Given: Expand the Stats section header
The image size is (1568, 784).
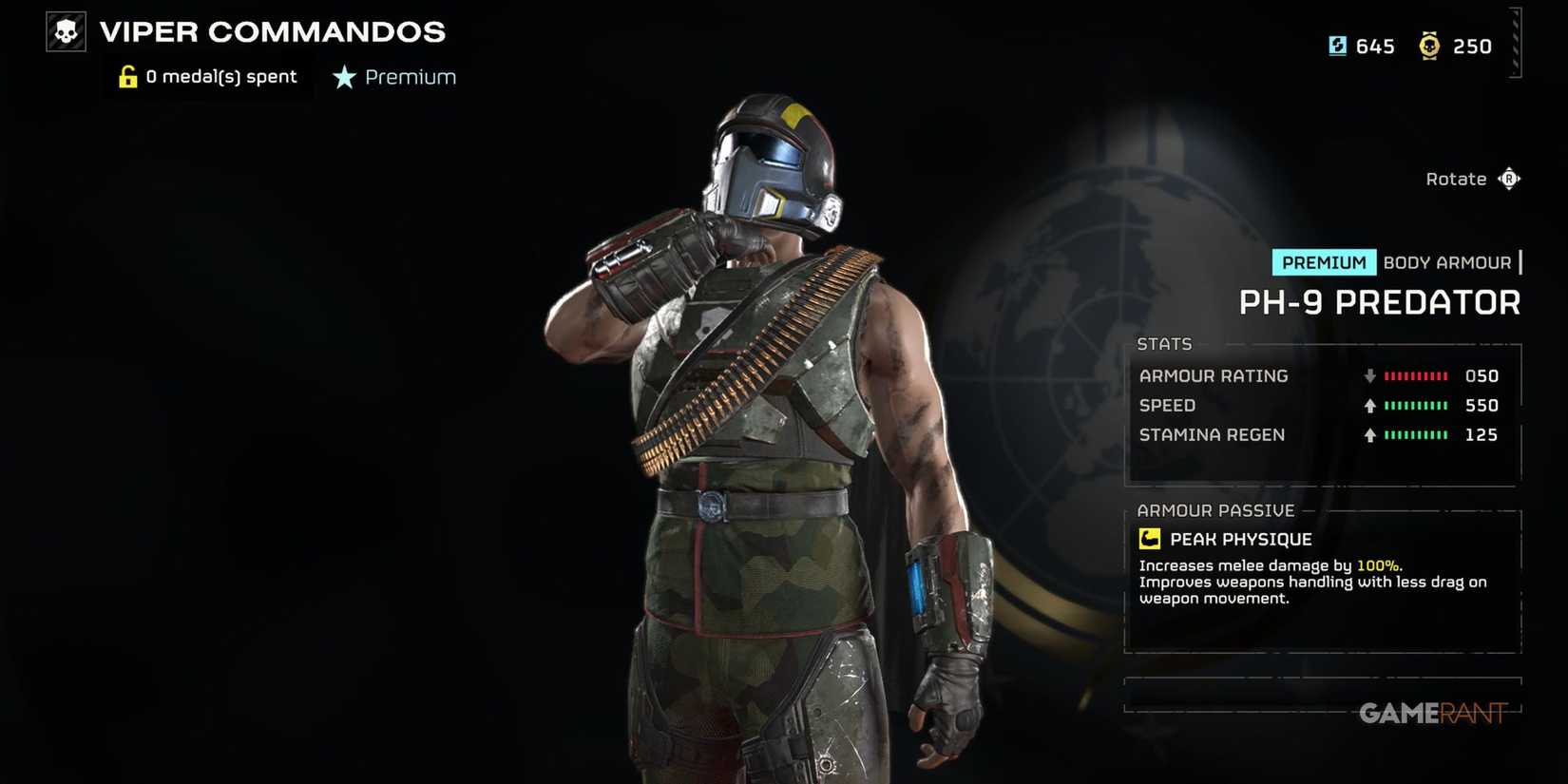Looking at the screenshot, I should (x=1165, y=343).
